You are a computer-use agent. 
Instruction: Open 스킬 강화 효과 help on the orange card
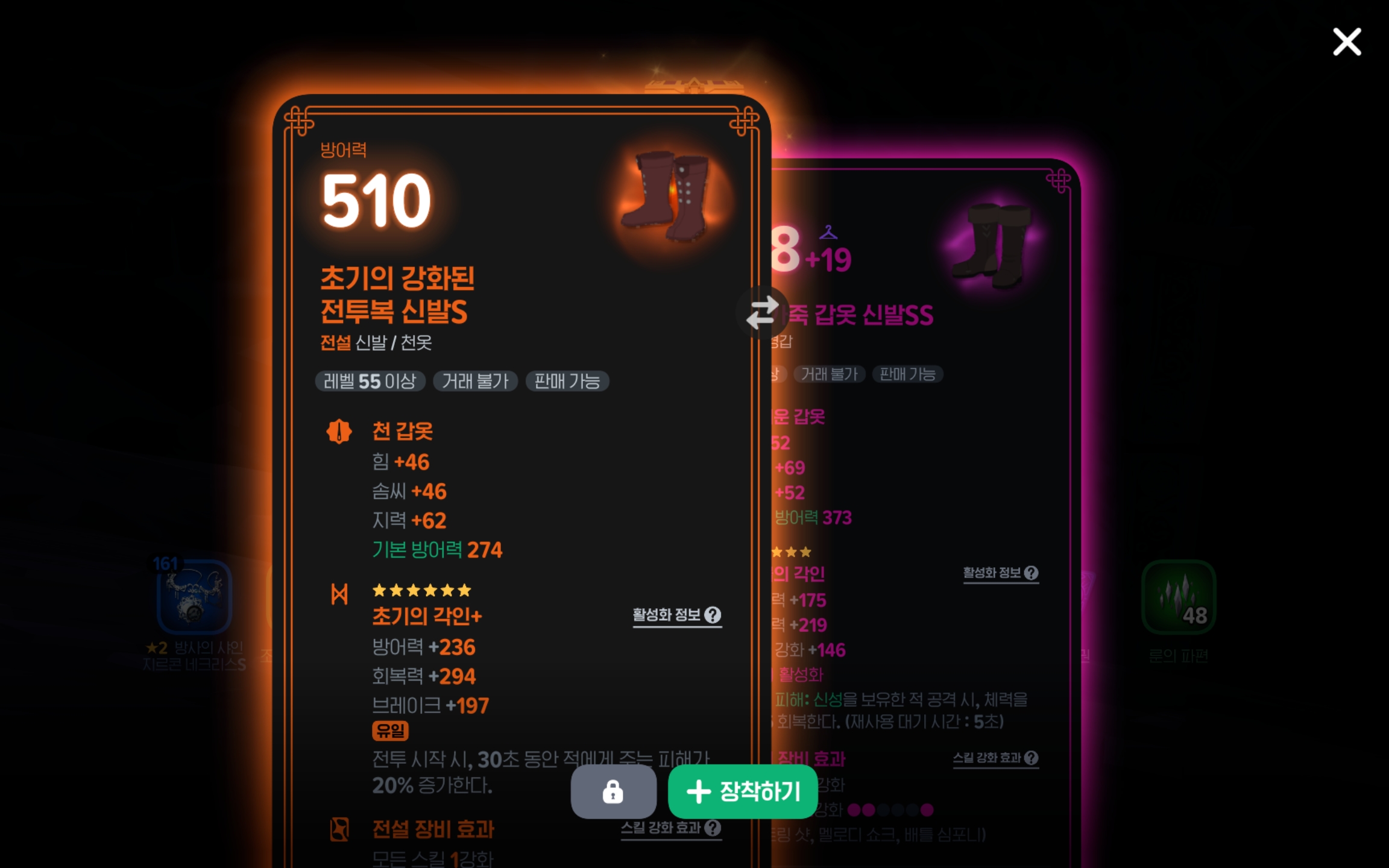point(671,828)
